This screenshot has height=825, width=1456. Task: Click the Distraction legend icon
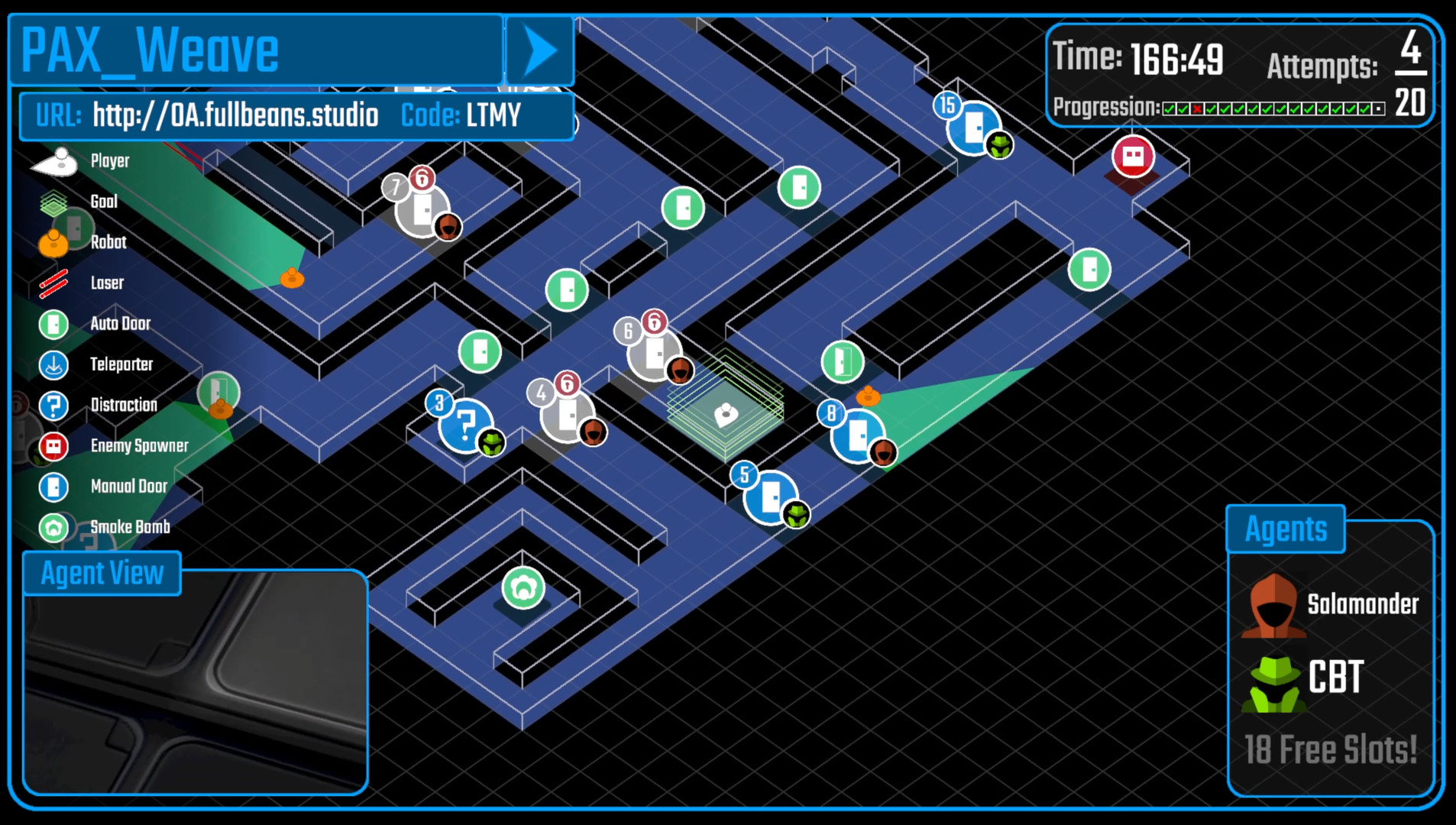tap(53, 406)
